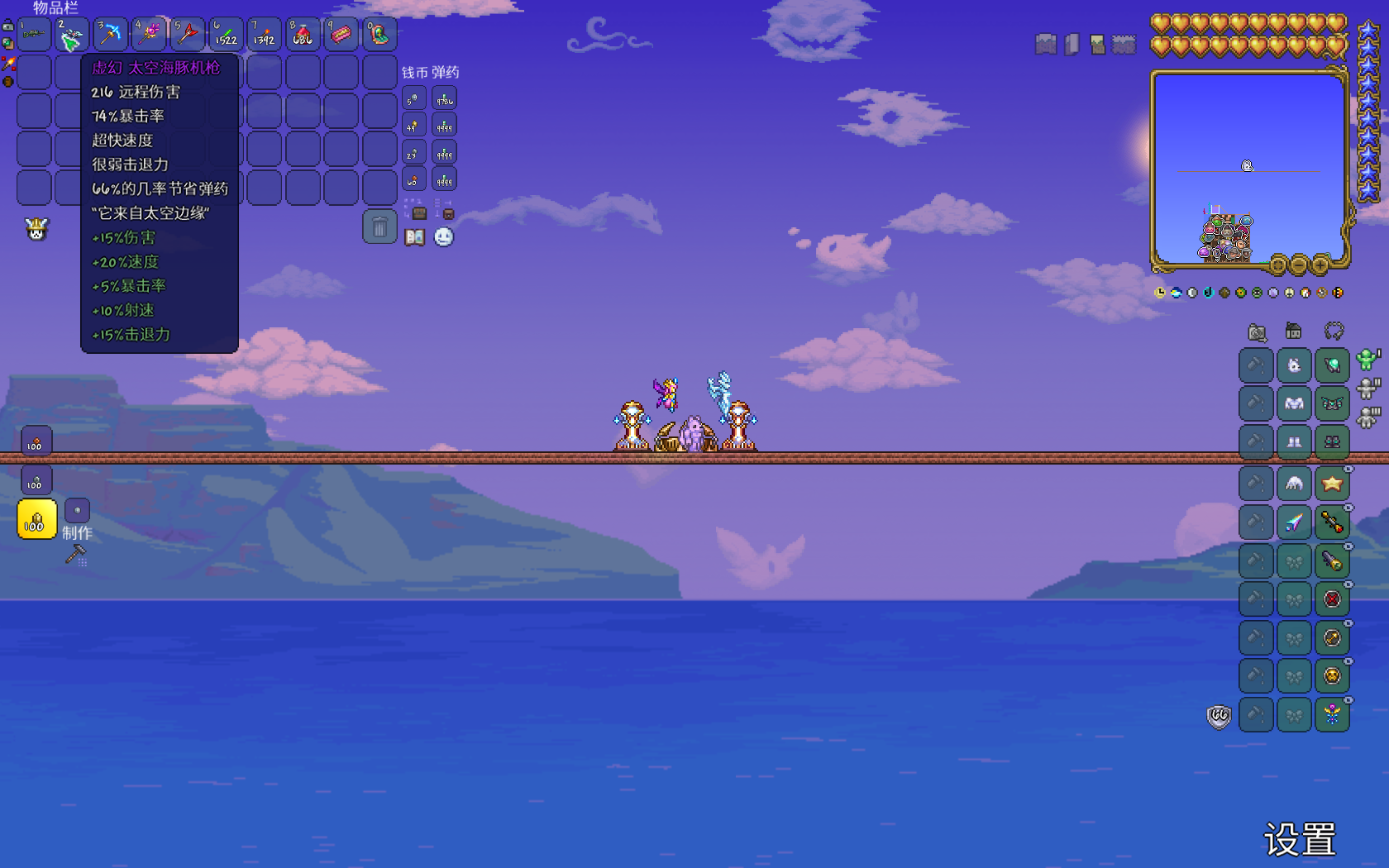
Task: Zoom out the minimap with minus button
Action: click(x=1299, y=265)
